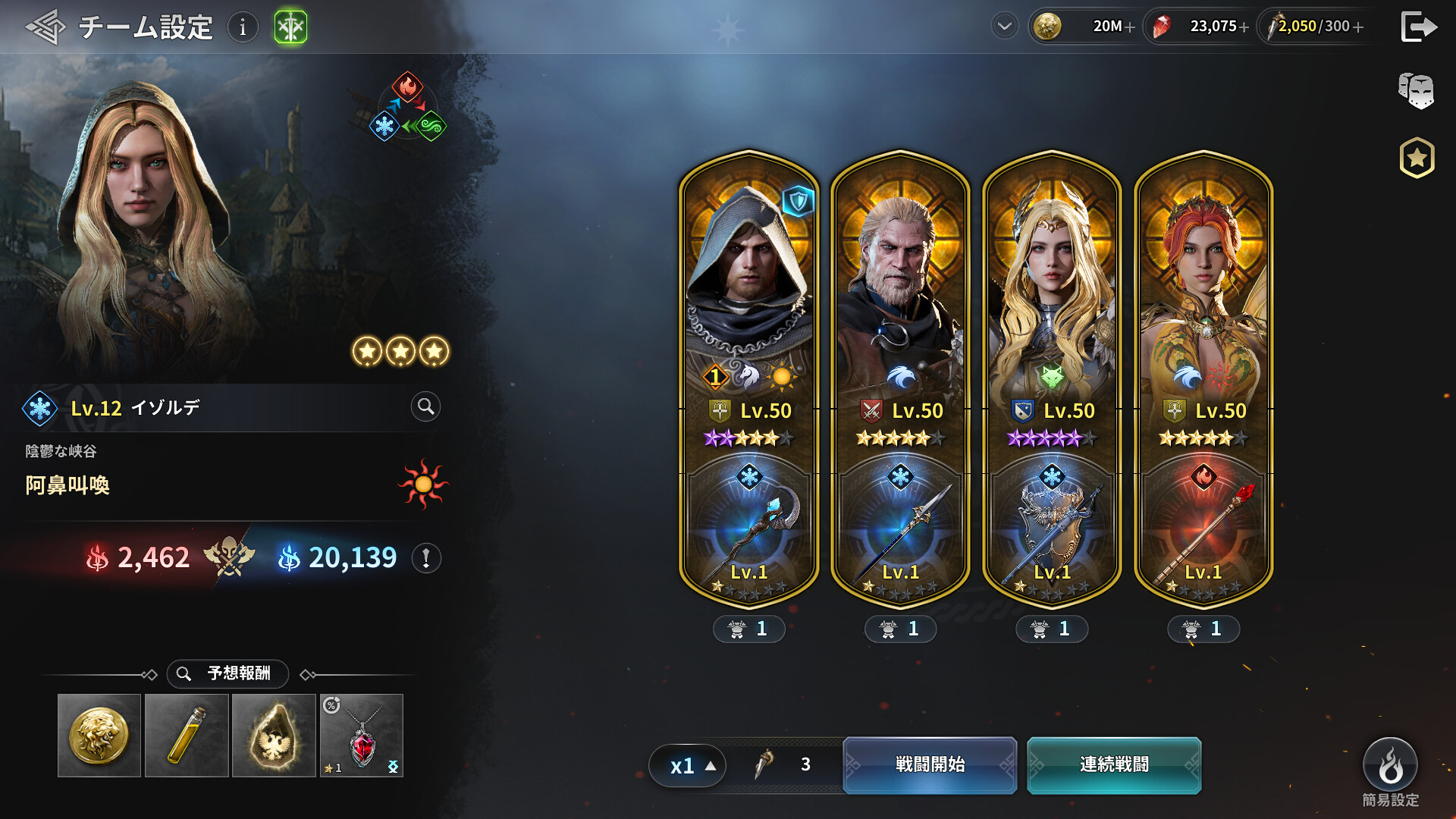Open the hexagon star badge menu

[1417, 158]
